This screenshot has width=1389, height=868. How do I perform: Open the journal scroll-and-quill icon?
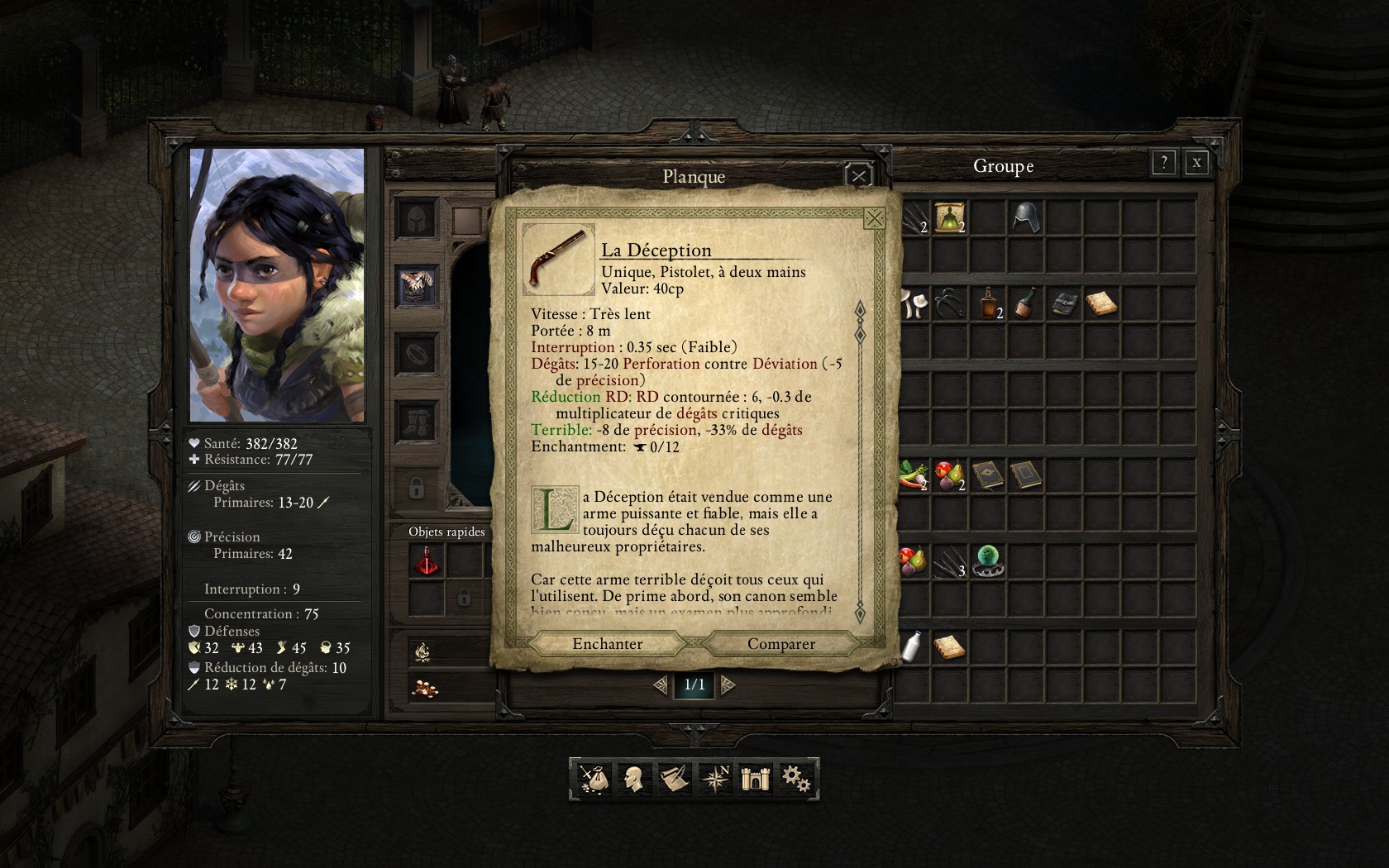[675, 779]
